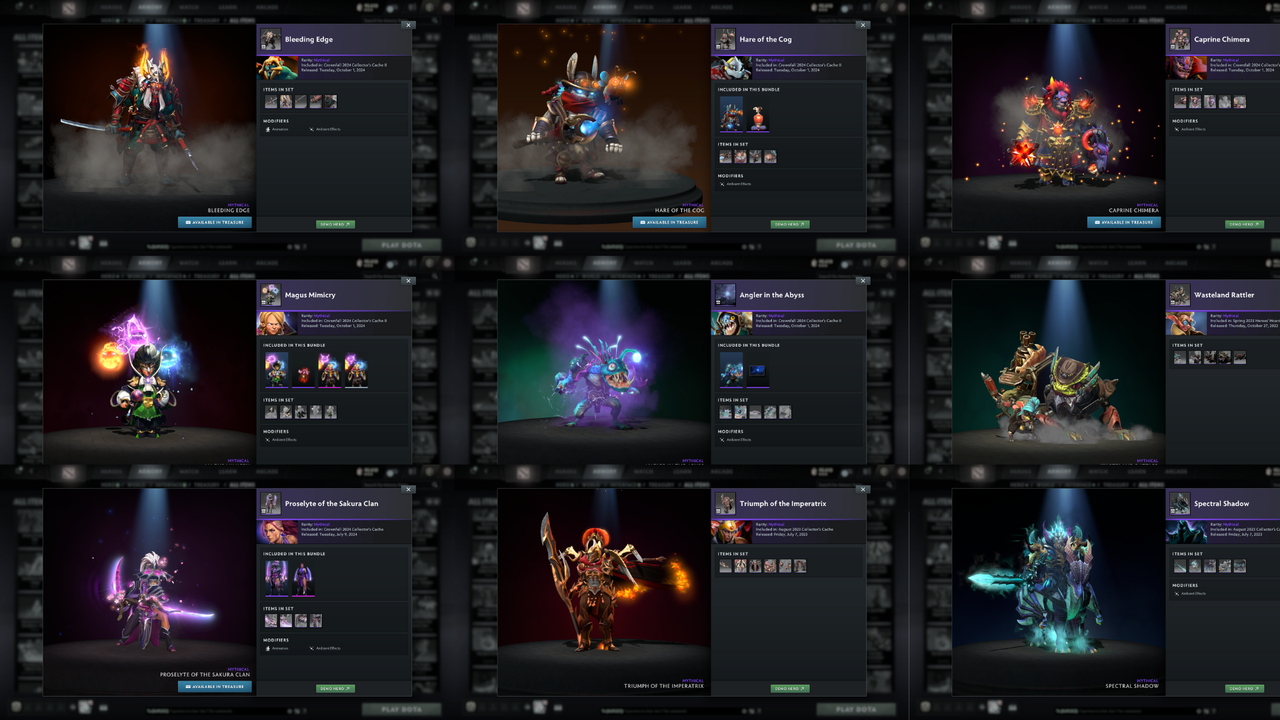Click the Juggernaut portrait beside the Bleeding Edge title
The height and width of the screenshot is (720, 1280).
[270, 41]
